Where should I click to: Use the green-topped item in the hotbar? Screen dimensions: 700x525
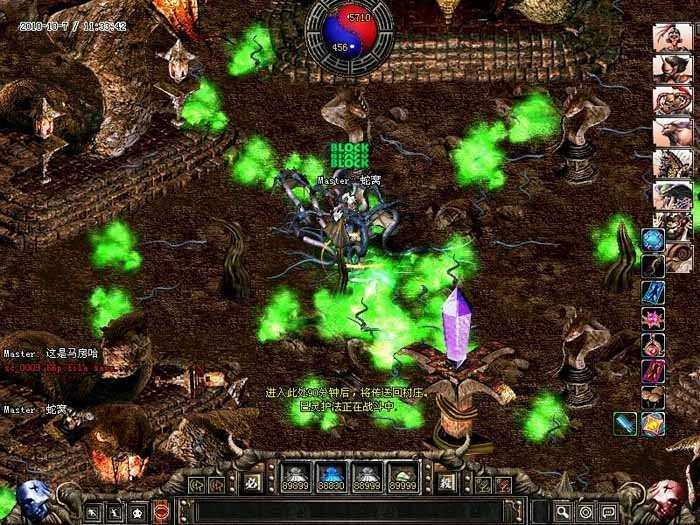pyautogui.click(x=405, y=476)
